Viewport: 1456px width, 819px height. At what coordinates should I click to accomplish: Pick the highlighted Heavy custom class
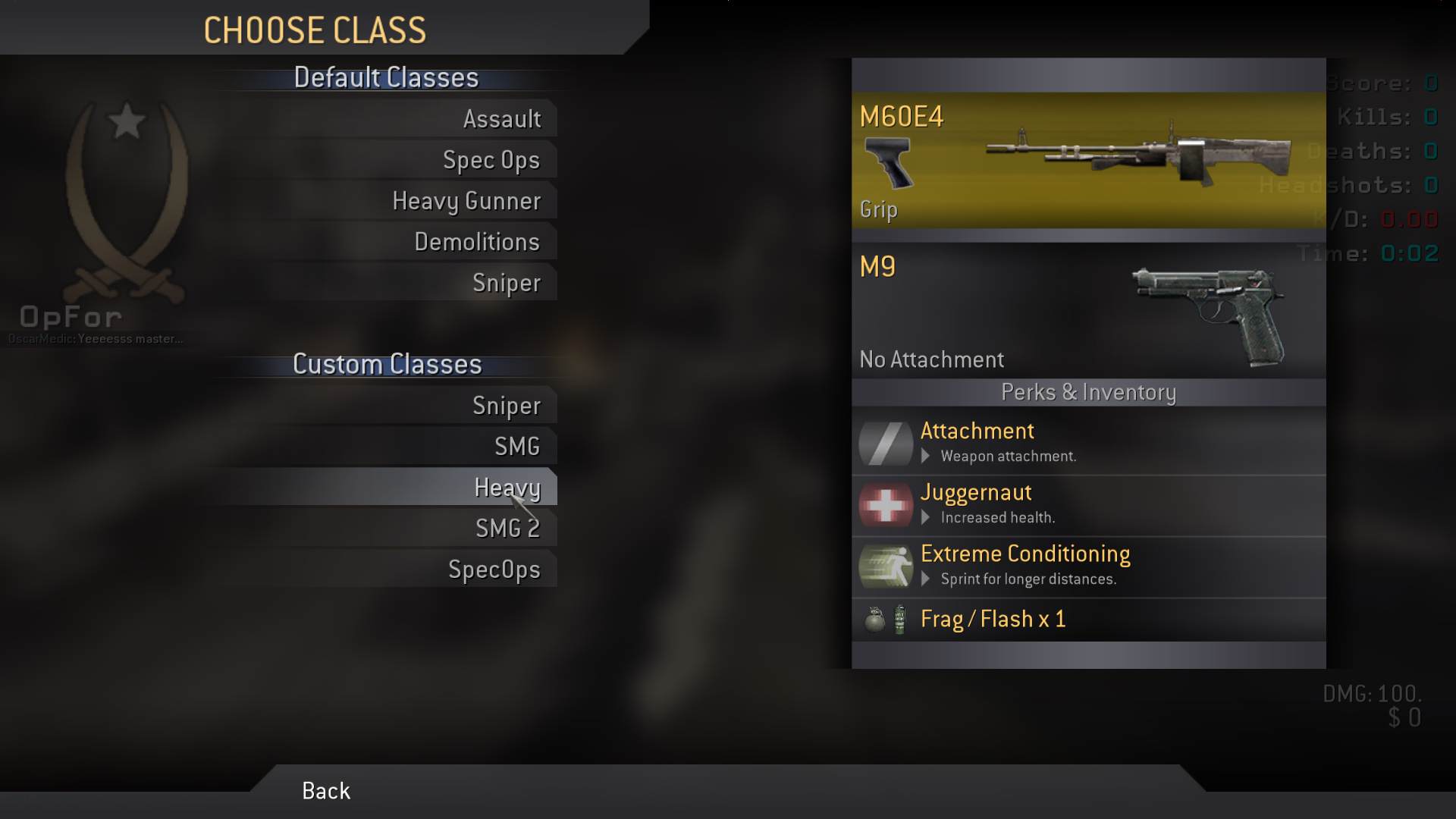[507, 487]
